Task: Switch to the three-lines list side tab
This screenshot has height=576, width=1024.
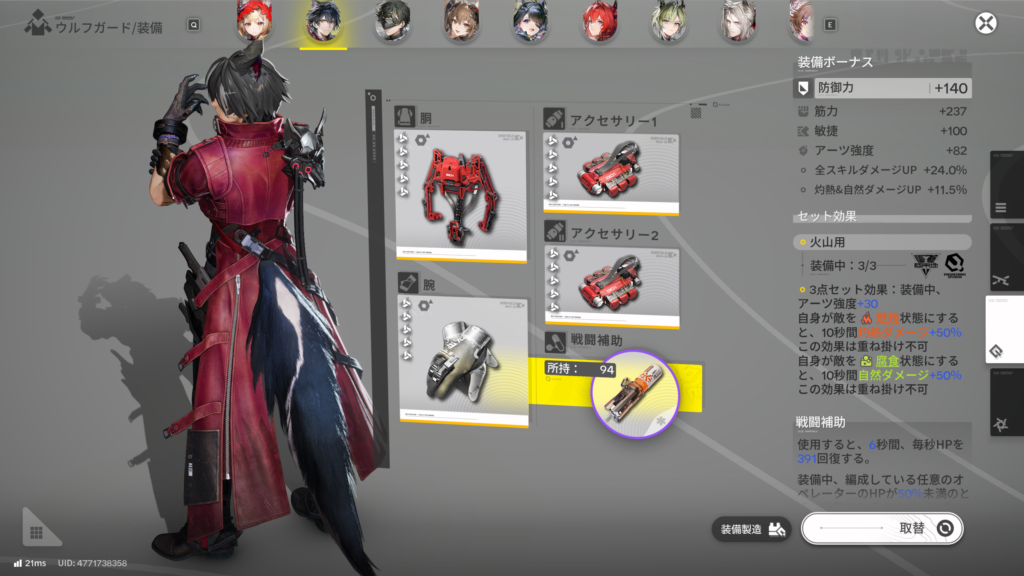Action: (x=1002, y=209)
